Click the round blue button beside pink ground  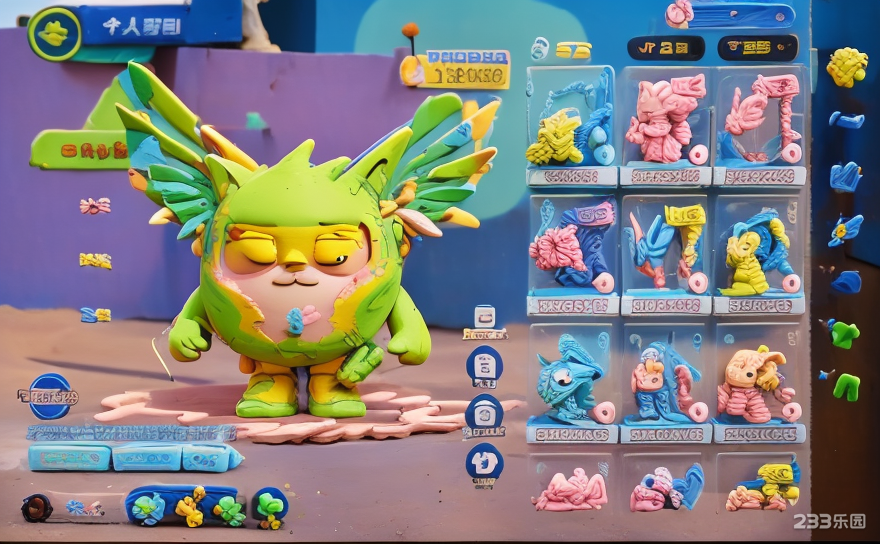pyautogui.click(x=484, y=413)
